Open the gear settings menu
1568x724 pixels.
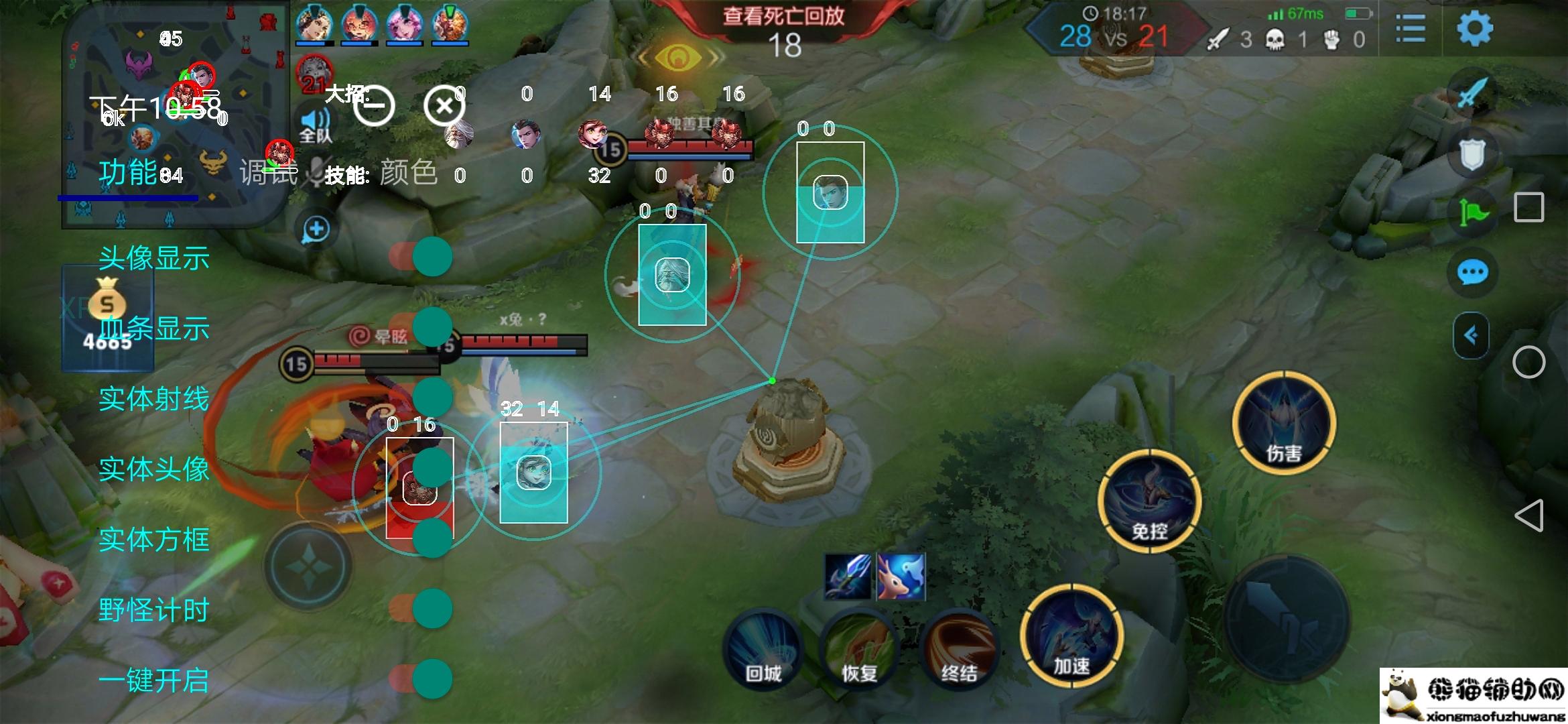[1474, 28]
